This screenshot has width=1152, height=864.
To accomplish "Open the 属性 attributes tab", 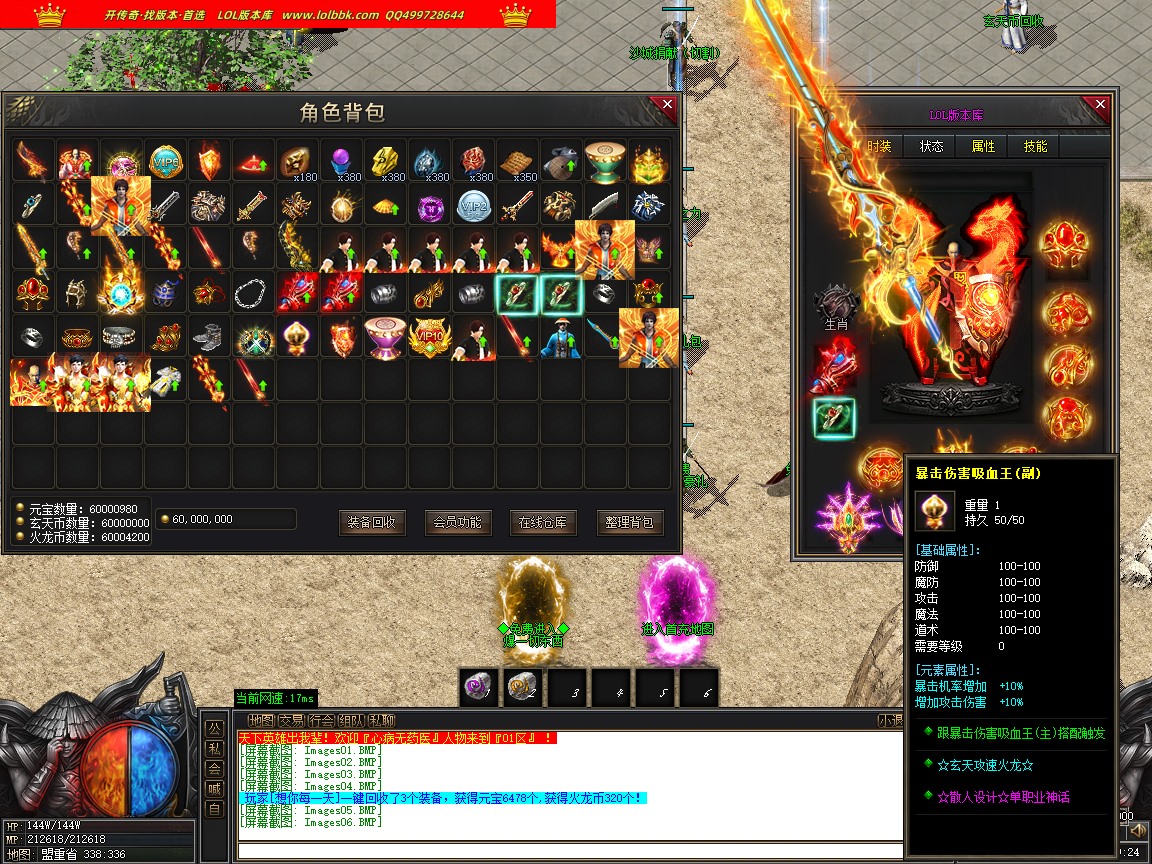I will tap(983, 146).
